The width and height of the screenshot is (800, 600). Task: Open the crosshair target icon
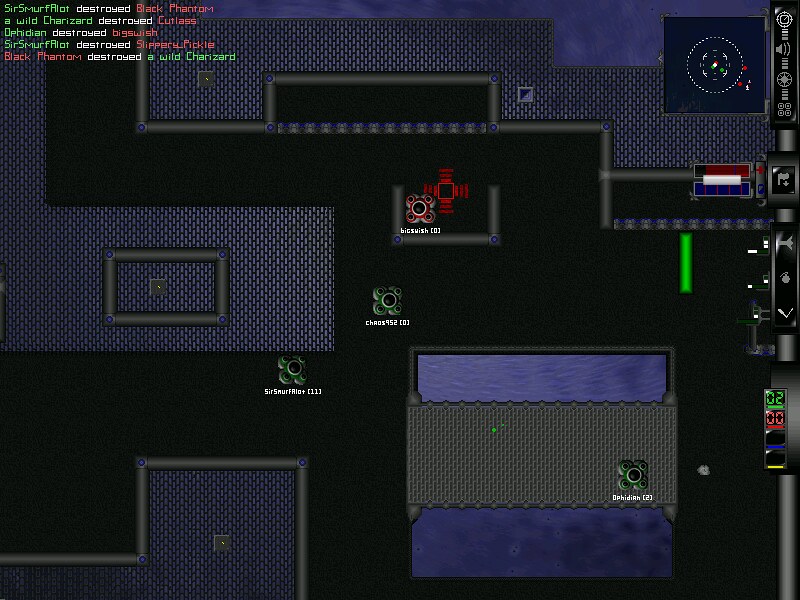785,21
